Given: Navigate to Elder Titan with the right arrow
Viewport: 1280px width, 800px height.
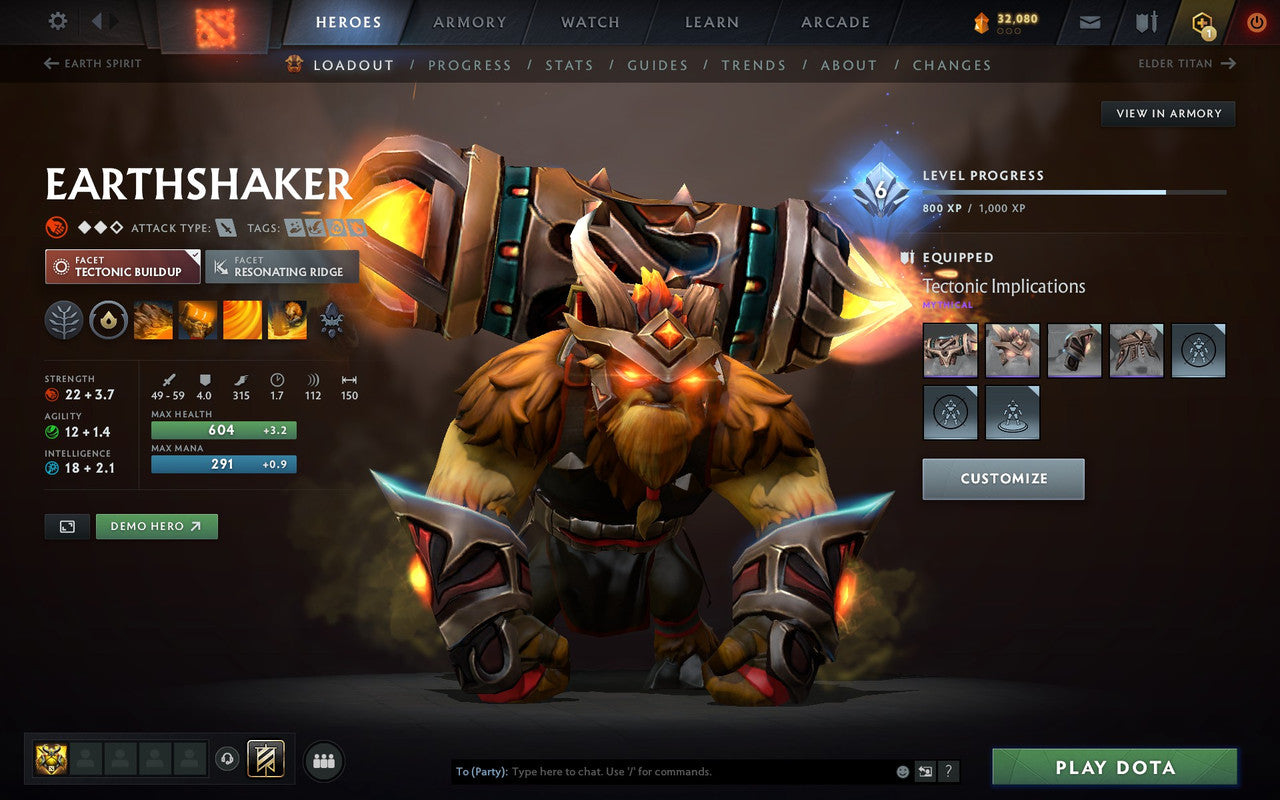Looking at the screenshot, I should [1229, 63].
